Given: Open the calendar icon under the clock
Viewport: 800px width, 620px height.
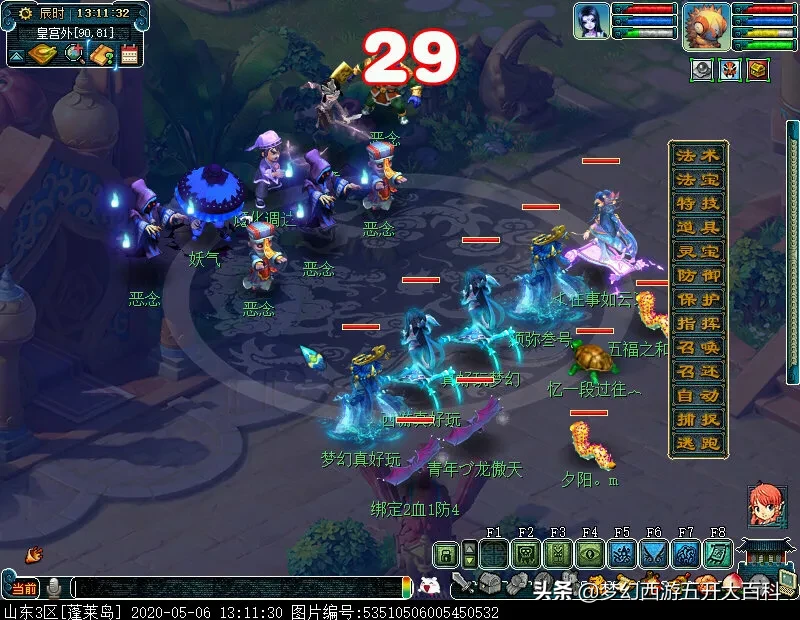Looking at the screenshot, I should (128, 54).
